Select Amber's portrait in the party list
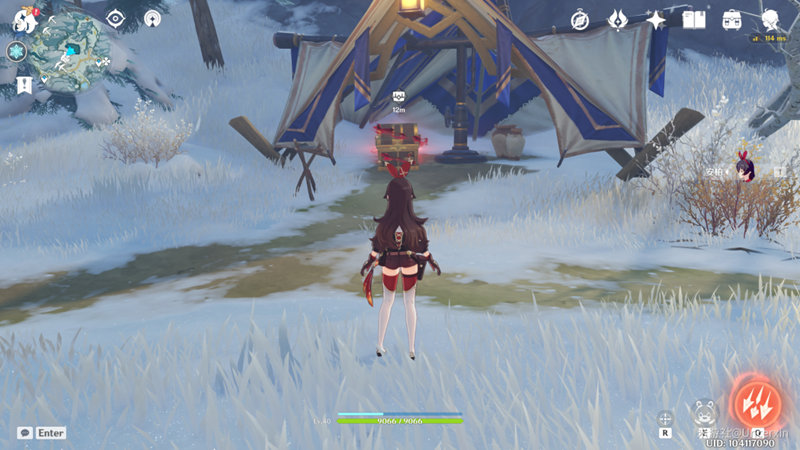This screenshot has height=450, width=800. (x=745, y=168)
